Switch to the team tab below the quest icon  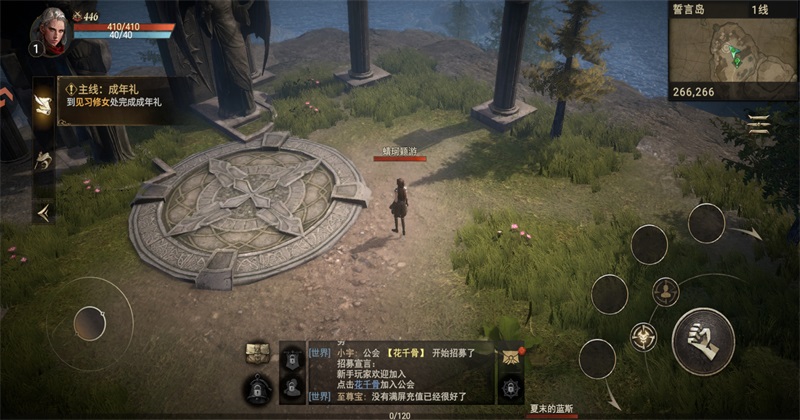(x=43, y=158)
